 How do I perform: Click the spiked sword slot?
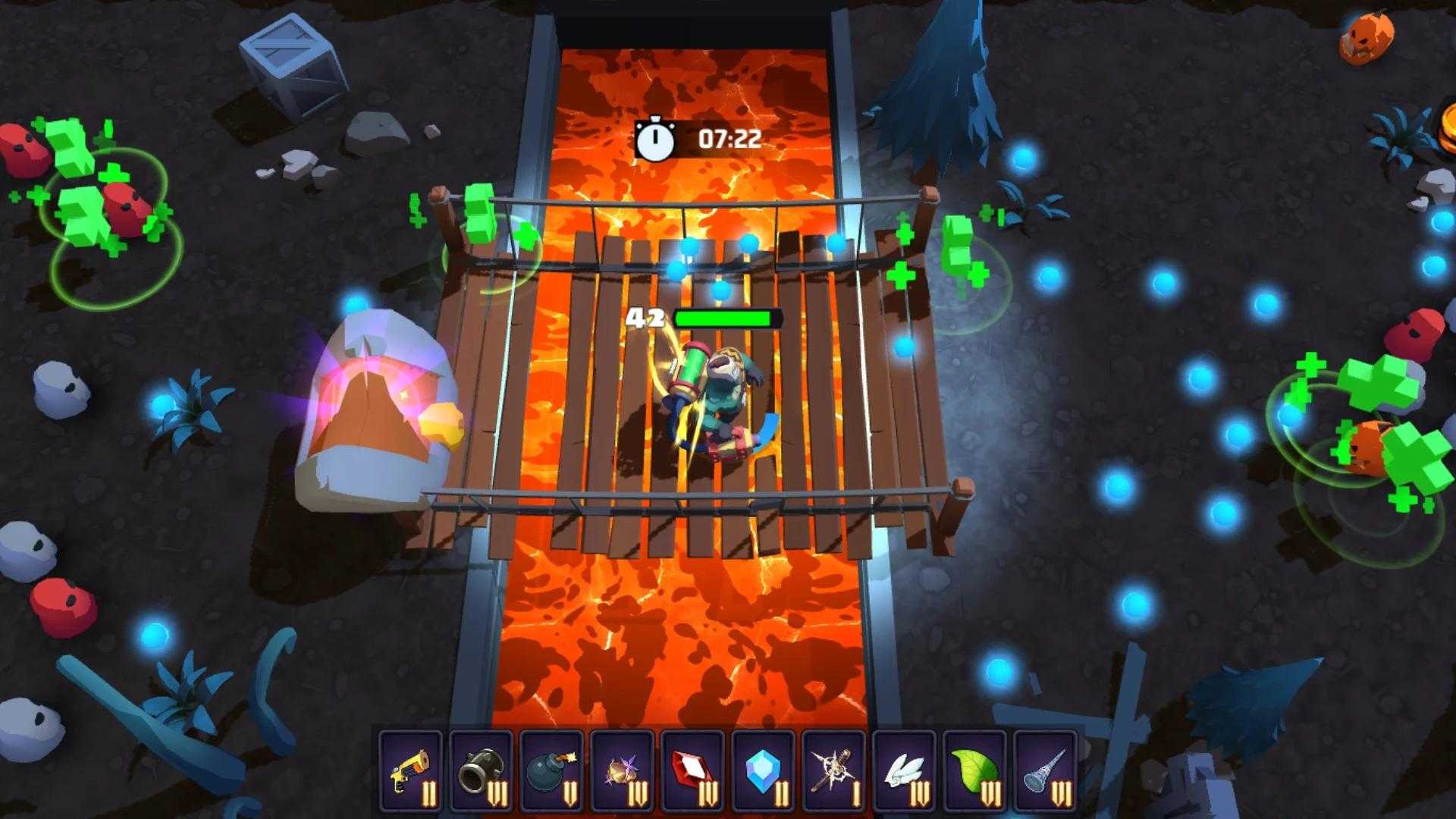coord(833,771)
